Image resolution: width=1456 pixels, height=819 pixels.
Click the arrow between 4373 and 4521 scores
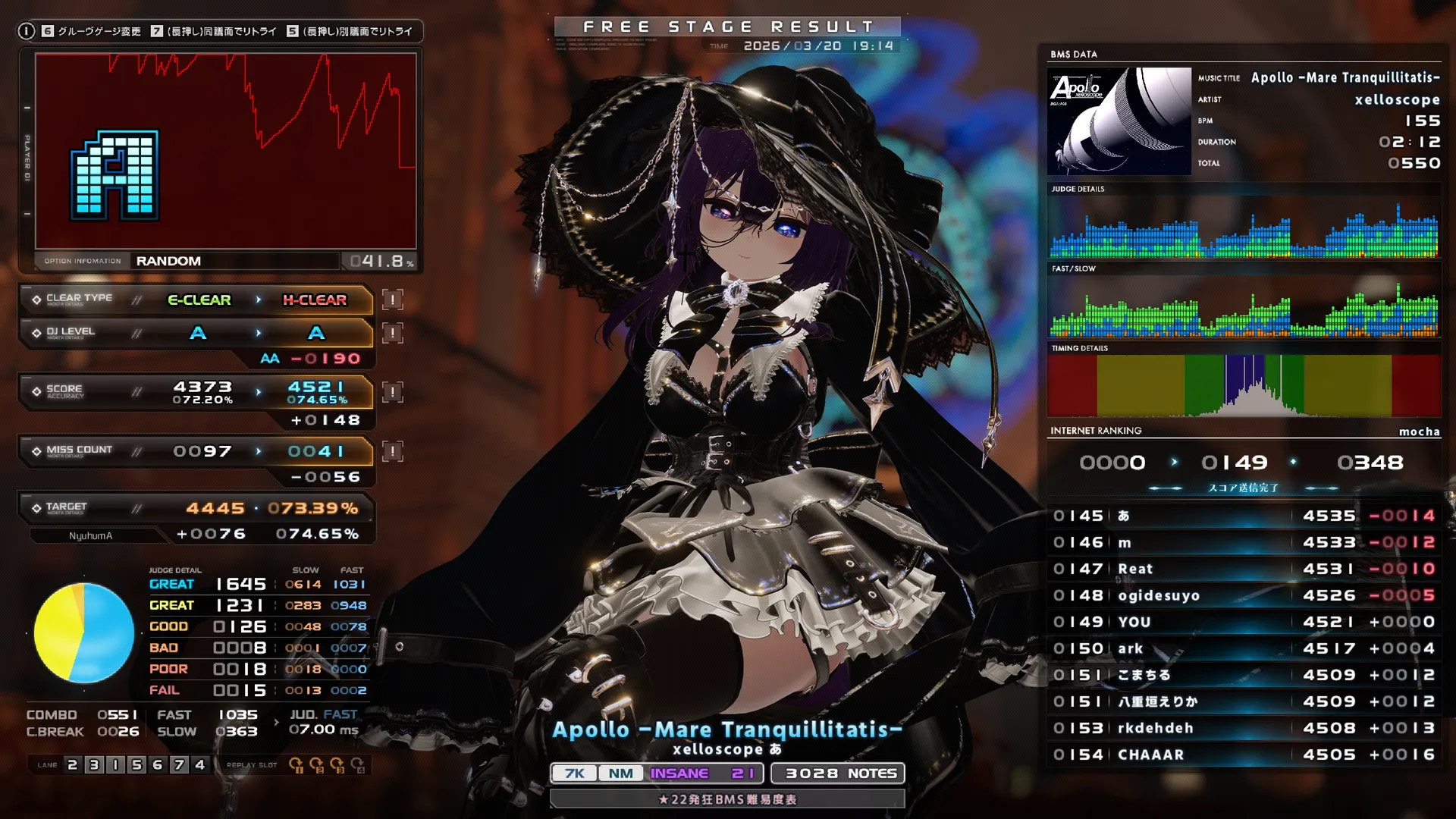click(258, 391)
